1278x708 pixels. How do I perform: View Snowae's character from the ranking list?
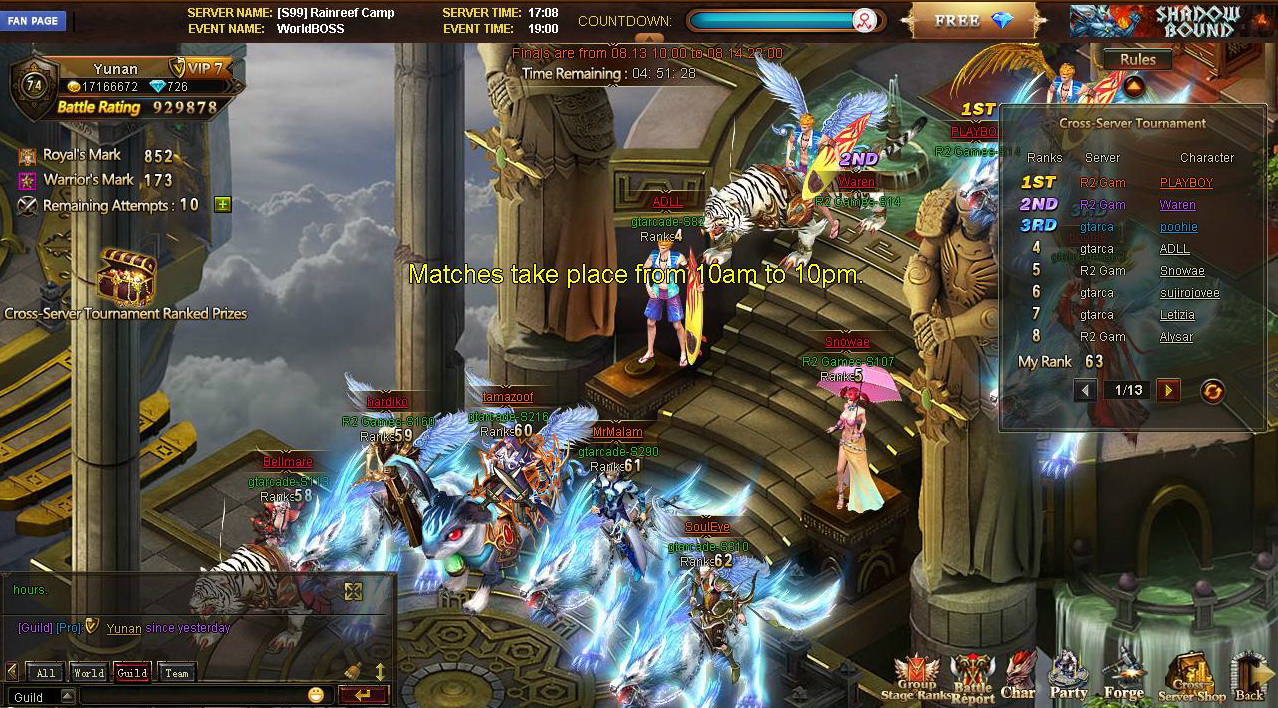[x=1182, y=271]
